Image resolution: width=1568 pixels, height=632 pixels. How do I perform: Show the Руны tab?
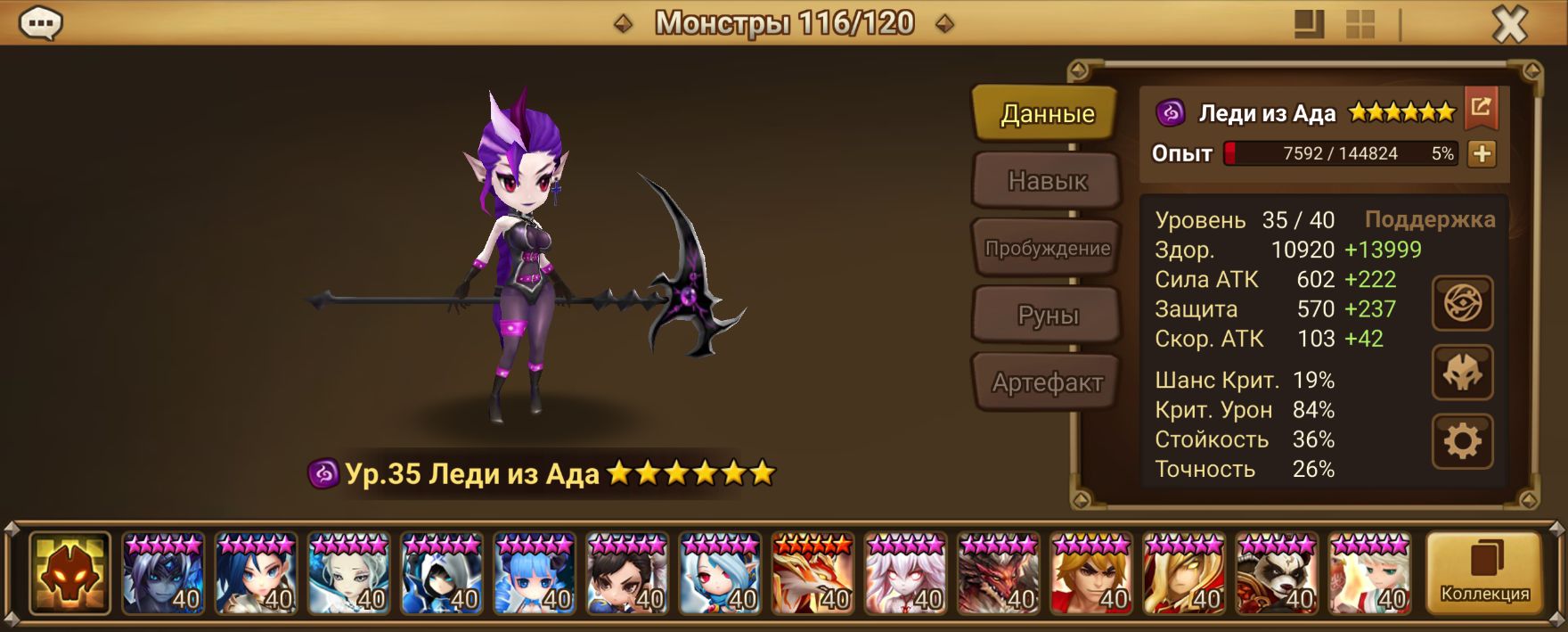pos(1047,315)
